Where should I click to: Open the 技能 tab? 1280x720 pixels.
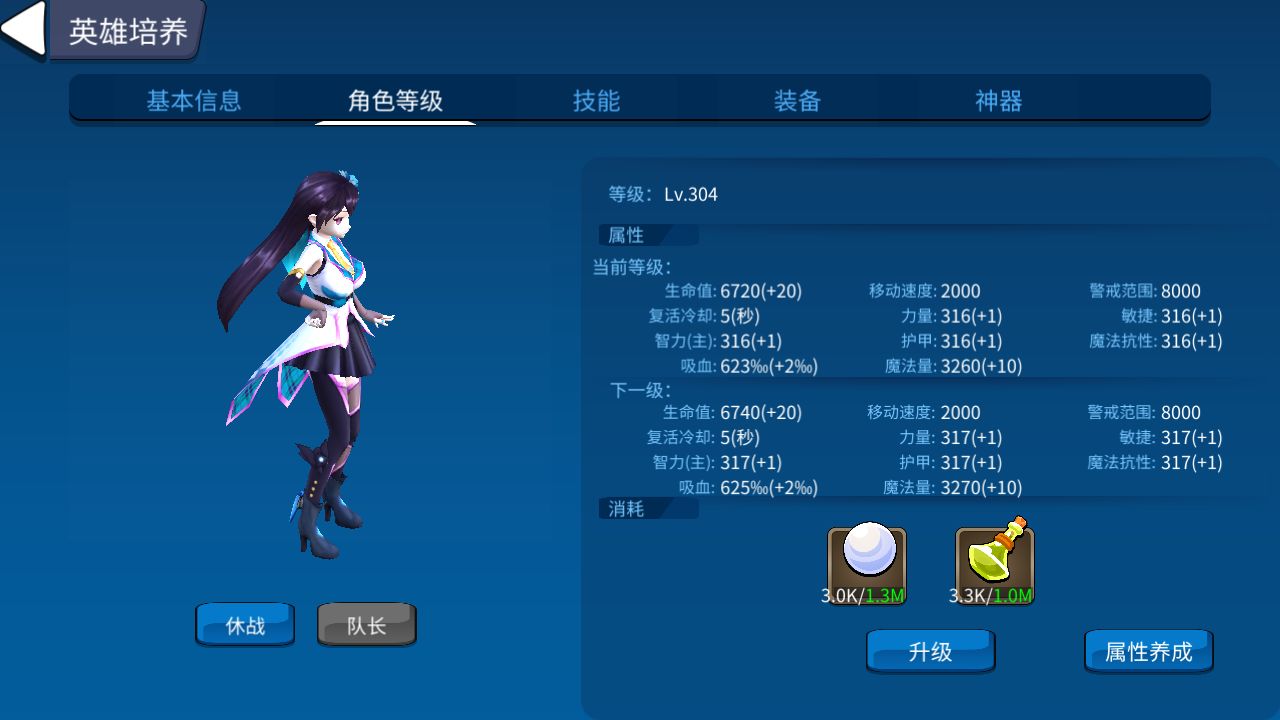click(596, 101)
